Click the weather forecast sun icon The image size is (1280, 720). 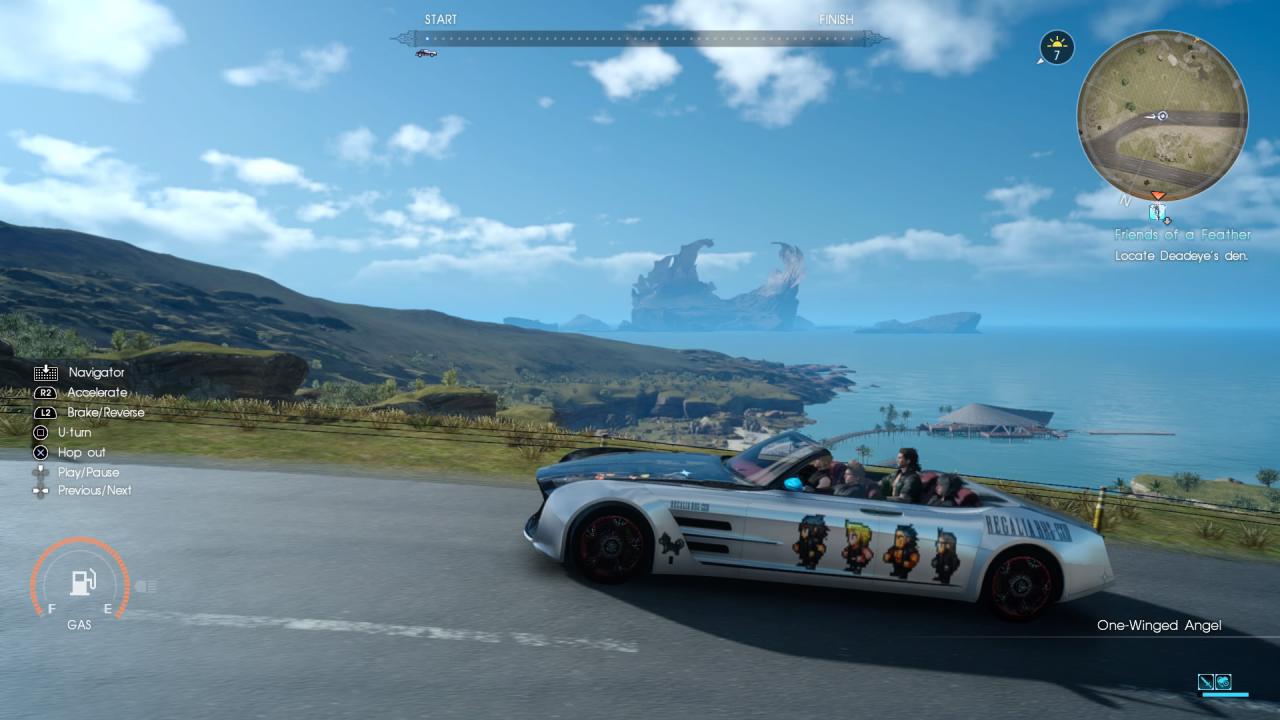pyautogui.click(x=1056, y=47)
